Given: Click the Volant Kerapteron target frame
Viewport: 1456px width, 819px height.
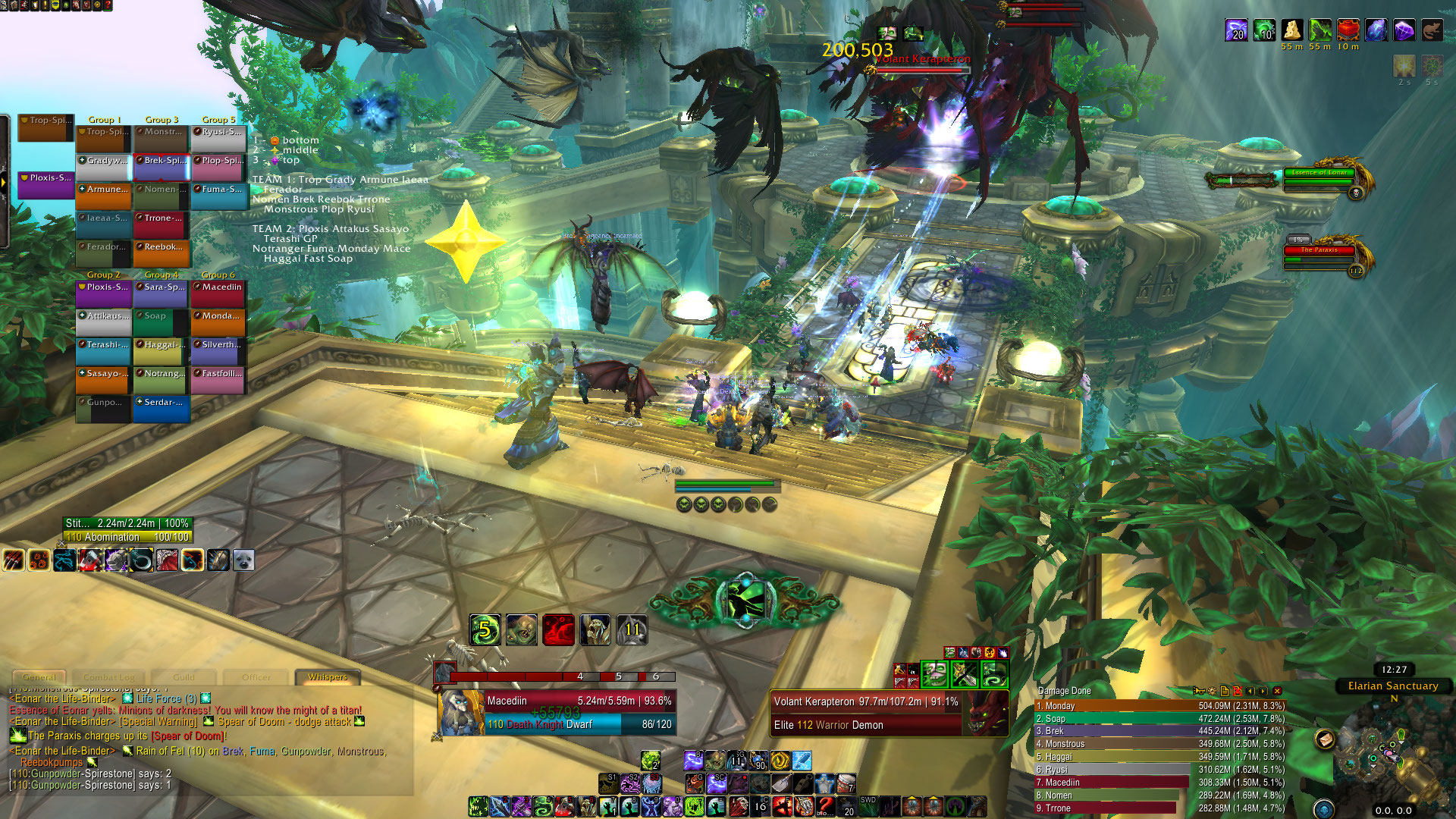Looking at the screenshot, I should tap(887, 713).
